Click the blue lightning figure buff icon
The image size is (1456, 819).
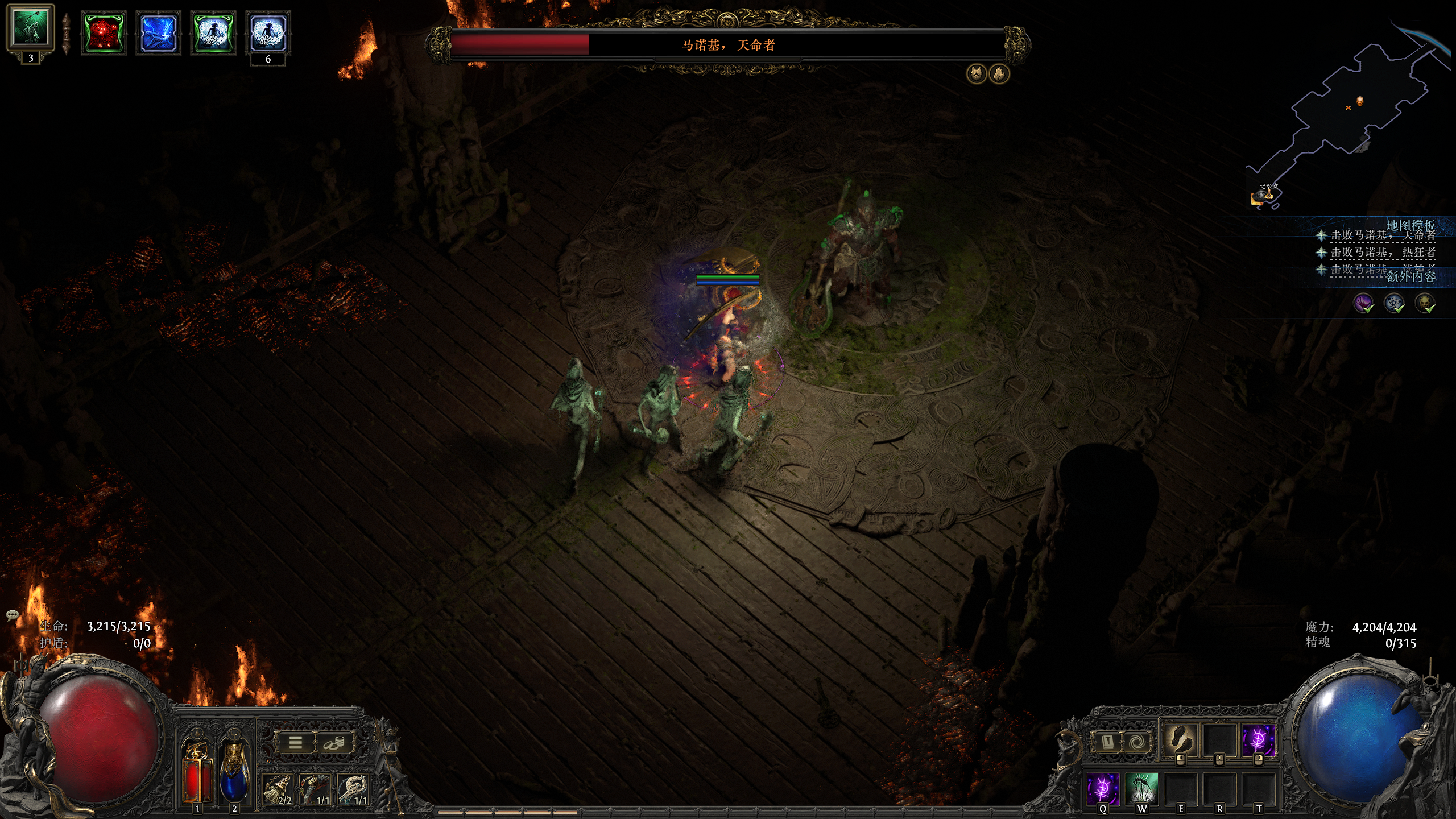coord(158,33)
